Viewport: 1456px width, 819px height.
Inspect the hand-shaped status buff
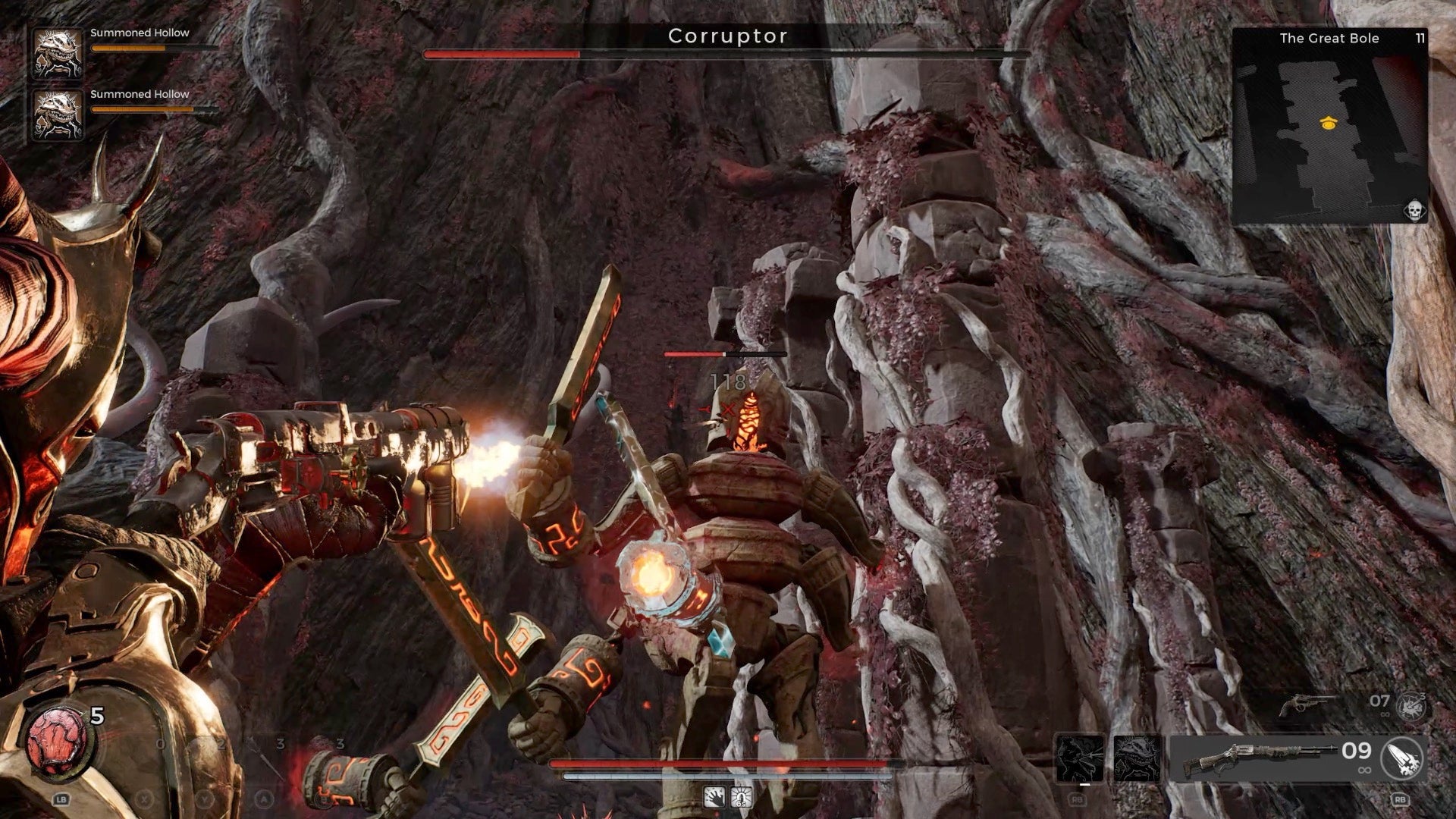coord(714,797)
